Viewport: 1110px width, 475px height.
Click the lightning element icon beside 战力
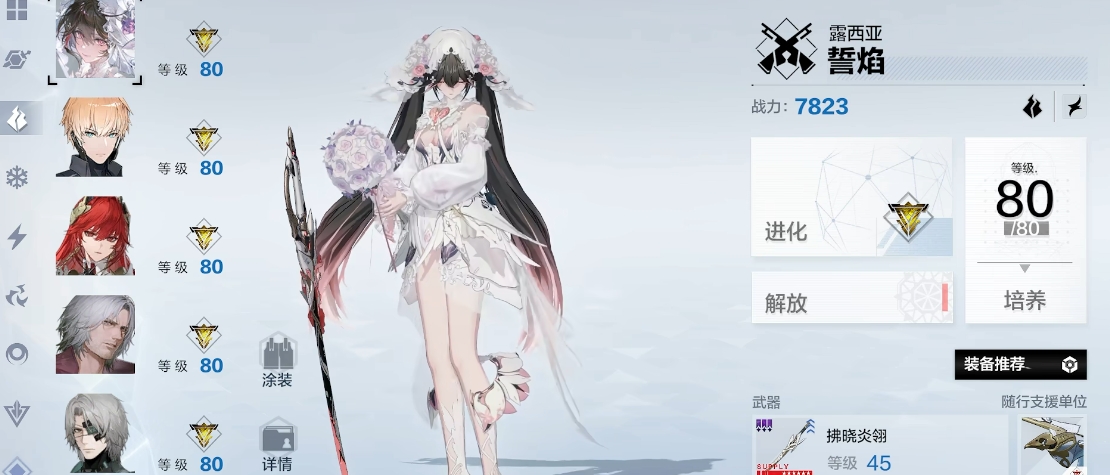coord(1072,106)
